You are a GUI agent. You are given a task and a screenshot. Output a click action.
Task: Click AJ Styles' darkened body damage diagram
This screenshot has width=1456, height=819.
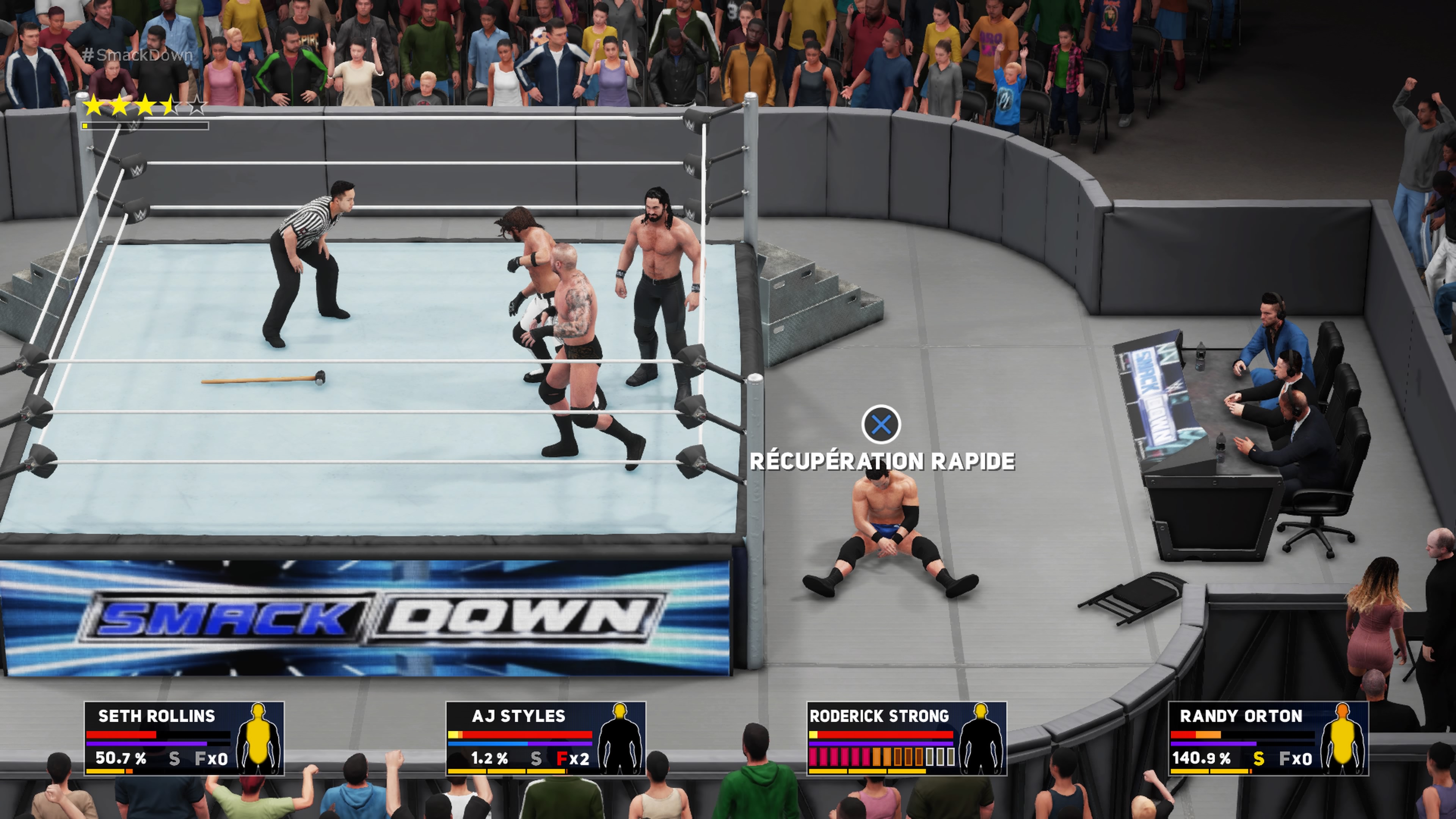pos(620,741)
